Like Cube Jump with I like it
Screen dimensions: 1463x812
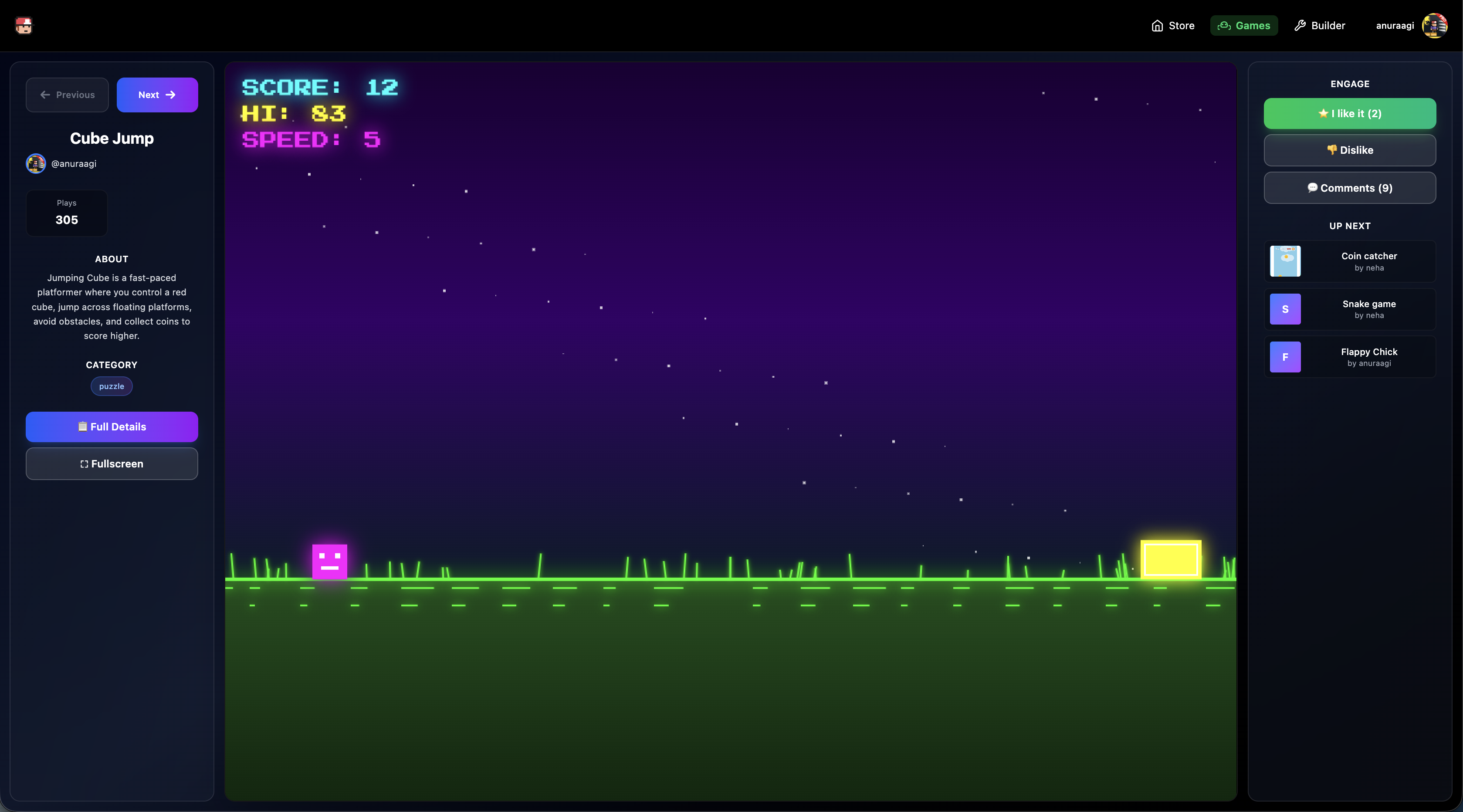tap(1350, 114)
